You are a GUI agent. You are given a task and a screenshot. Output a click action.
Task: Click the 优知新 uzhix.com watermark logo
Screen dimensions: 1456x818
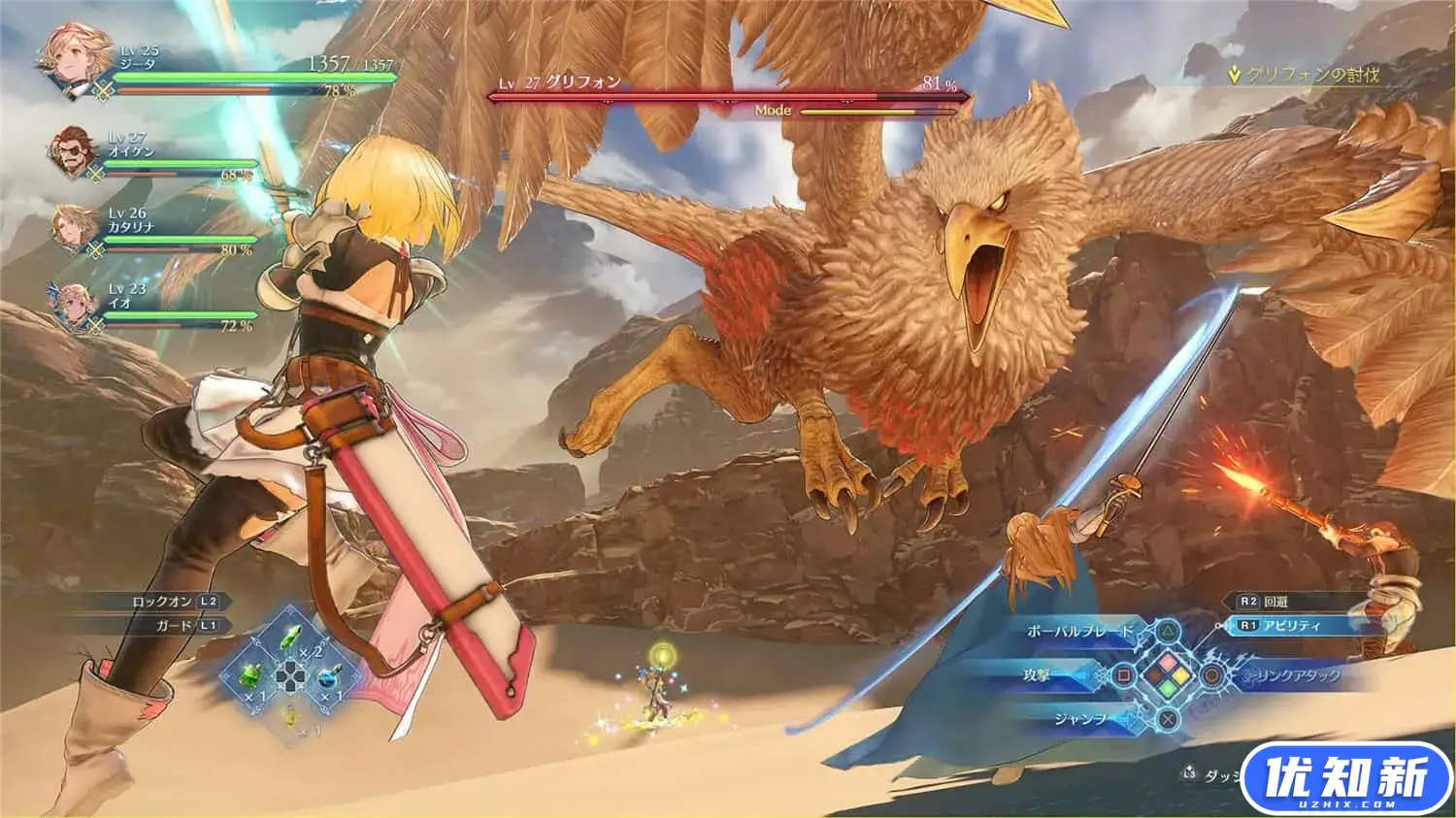1345,779
